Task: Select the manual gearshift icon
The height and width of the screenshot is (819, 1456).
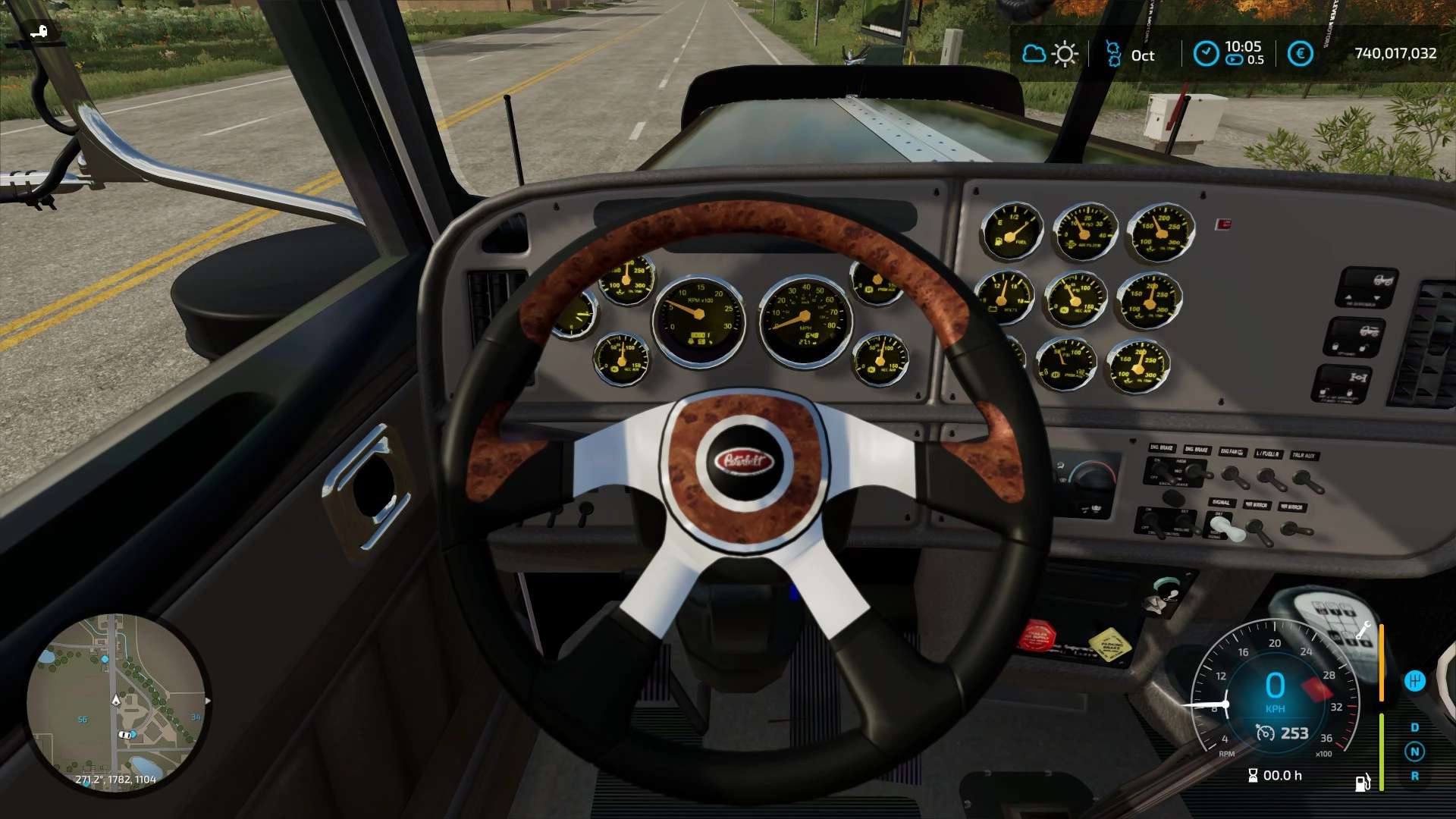Action: point(1414,681)
